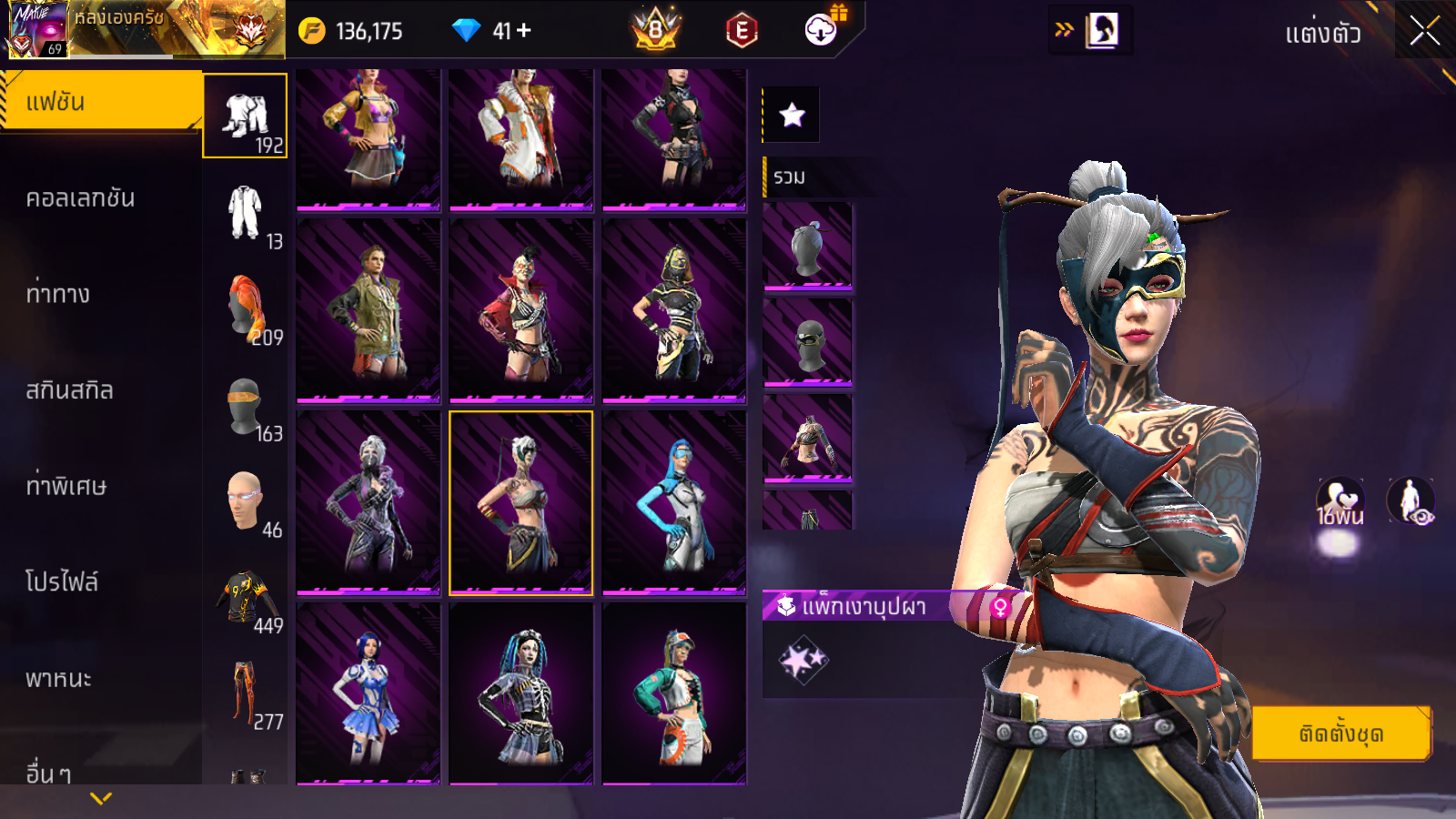
Task: Go to the โปรไฟล์ (Profile) category
Action: coord(62,582)
